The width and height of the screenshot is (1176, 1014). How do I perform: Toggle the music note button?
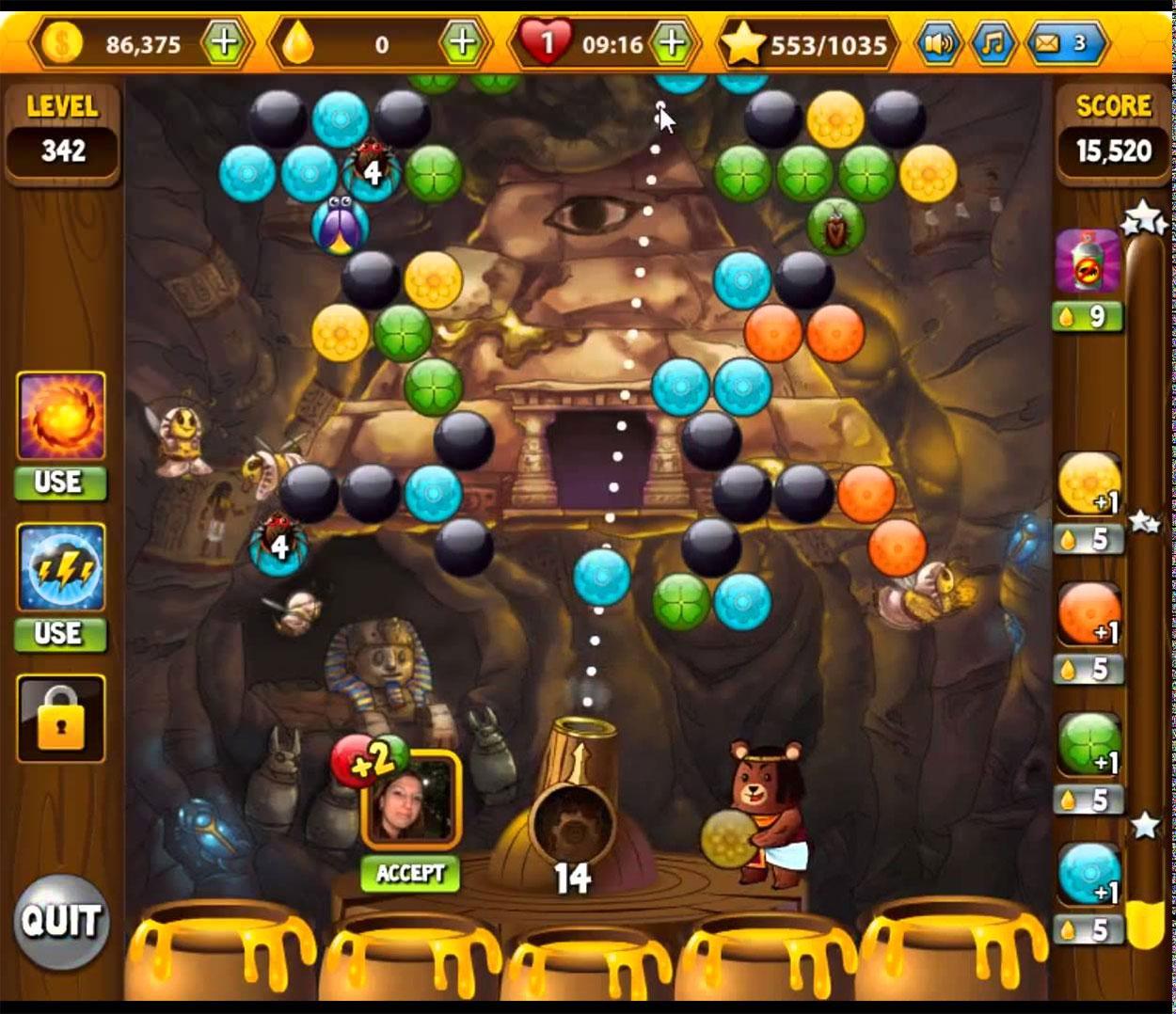tap(993, 42)
